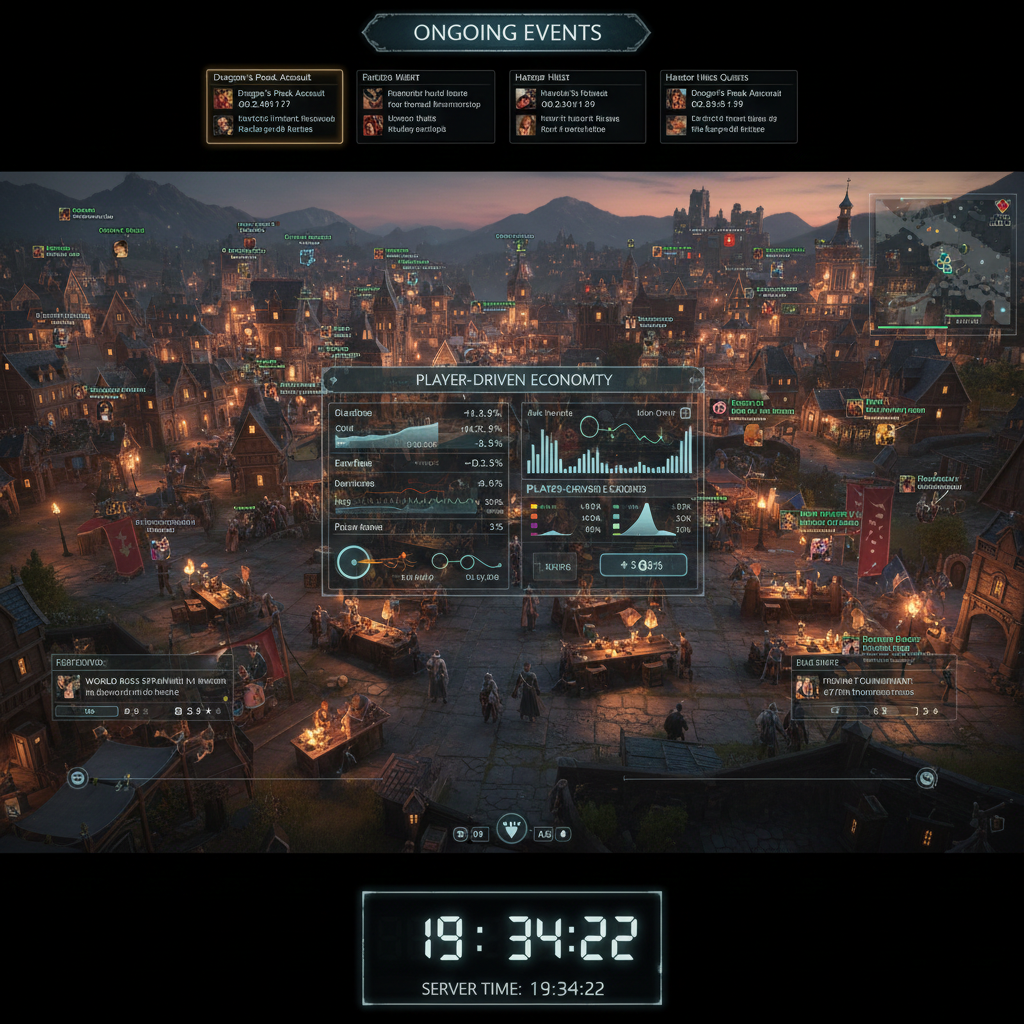The width and height of the screenshot is (1024, 1024).
Task: Expand the bar chart using the plus icon
Action: (x=686, y=413)
